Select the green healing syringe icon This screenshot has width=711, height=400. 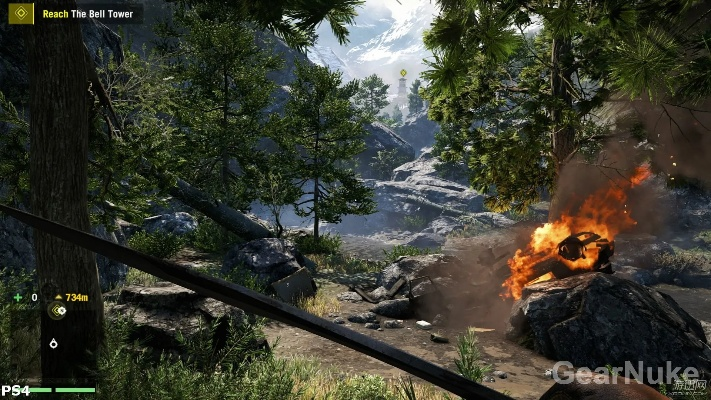coord(18,297)
